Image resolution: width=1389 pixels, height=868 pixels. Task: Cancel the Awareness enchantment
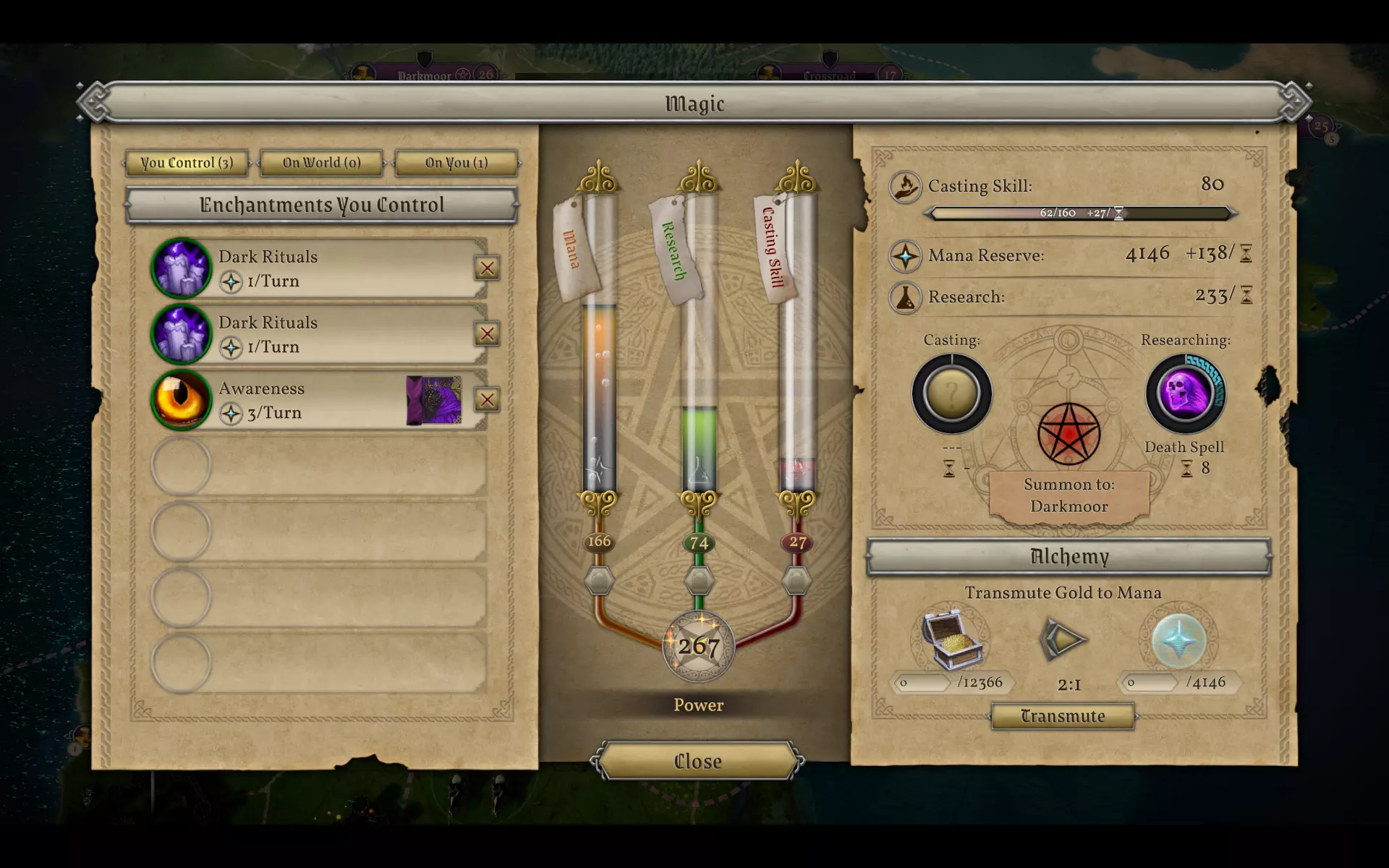(487, 399)
